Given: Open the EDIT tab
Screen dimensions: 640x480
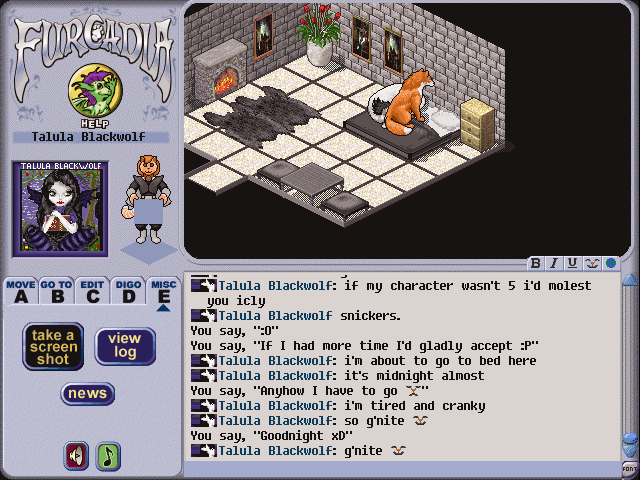Looking at the screenshot, I should tap(93, 291).
